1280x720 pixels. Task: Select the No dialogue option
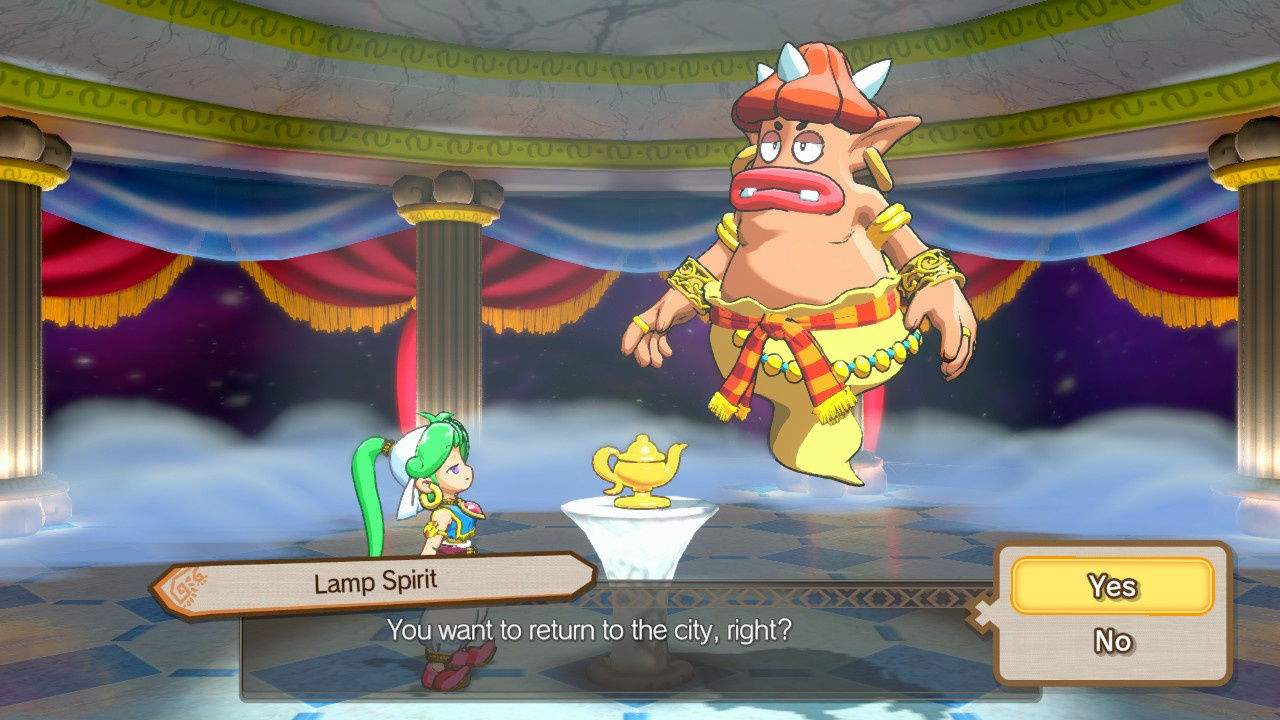tap(1112, 641)
